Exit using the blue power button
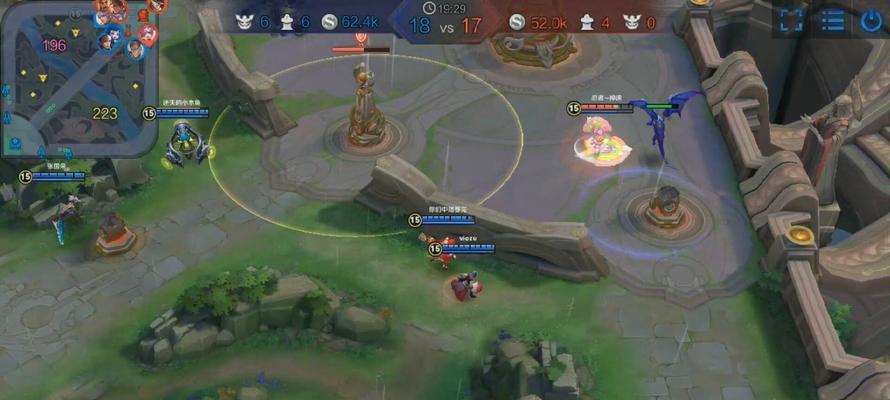 point(871,20)
